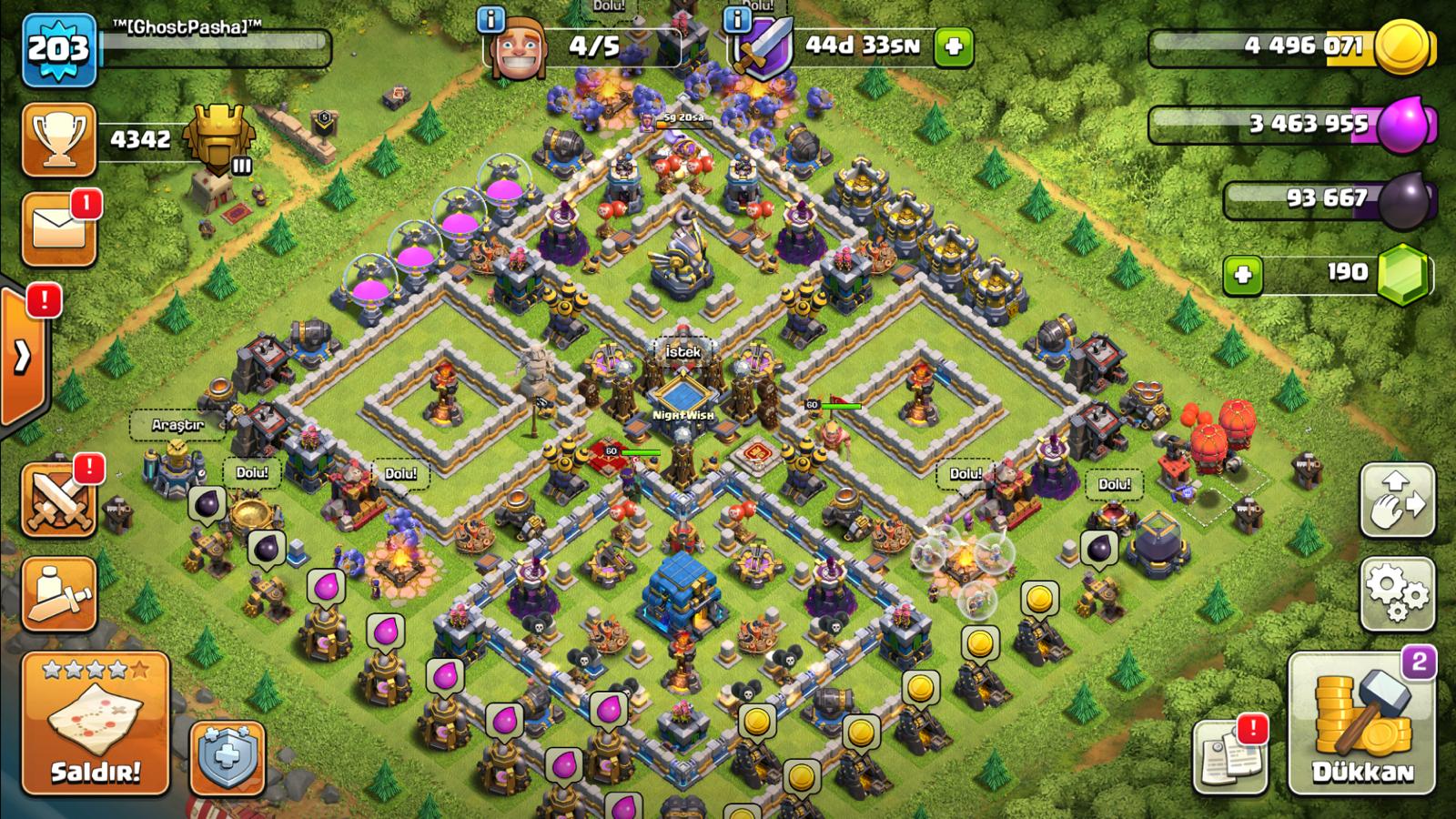Screen dimensions: 1456x819
Task: Show builder info button
Action: [x=490, y=19]
